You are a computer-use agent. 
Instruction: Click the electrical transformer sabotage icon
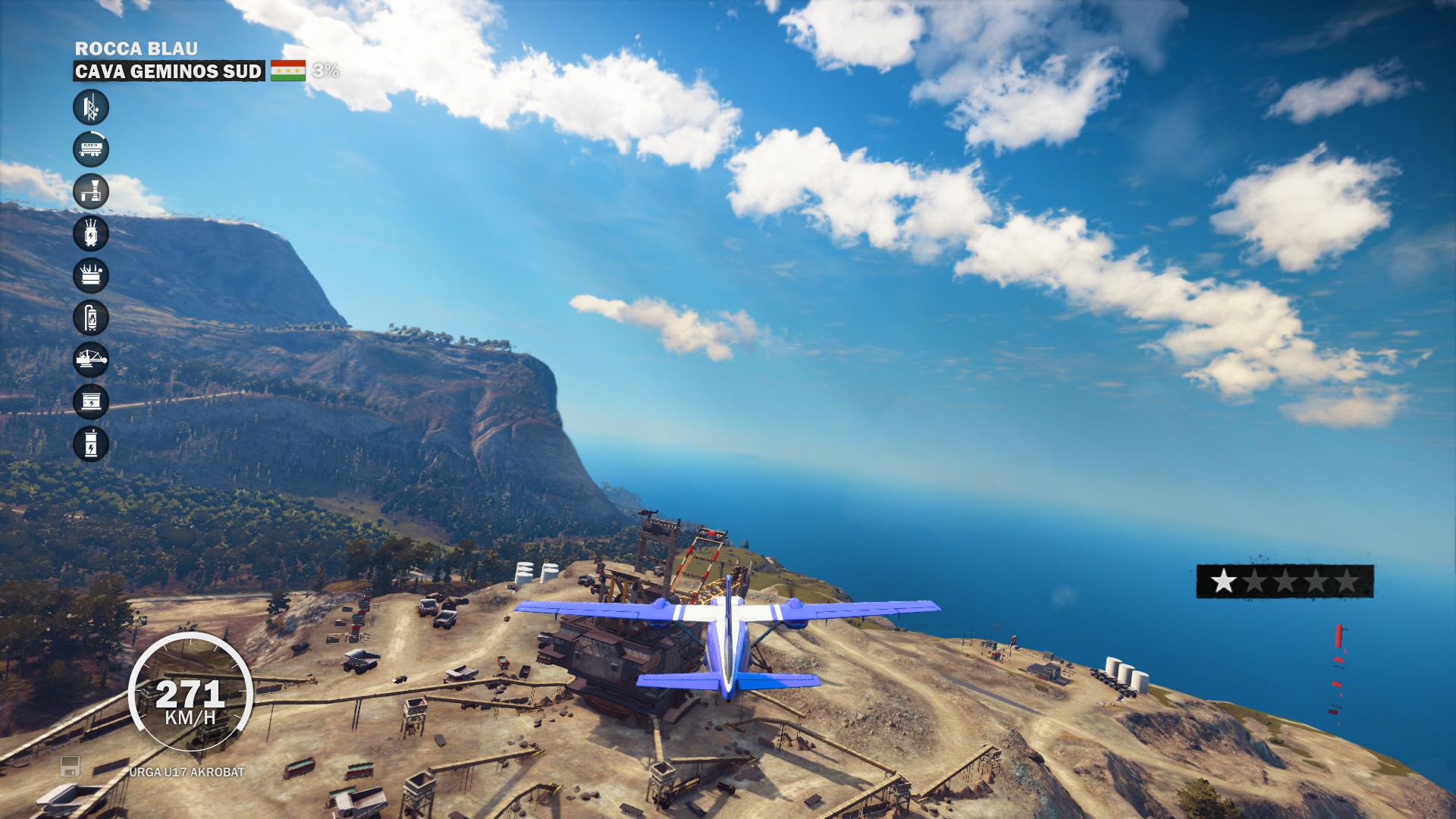click(x=91, y=234)
